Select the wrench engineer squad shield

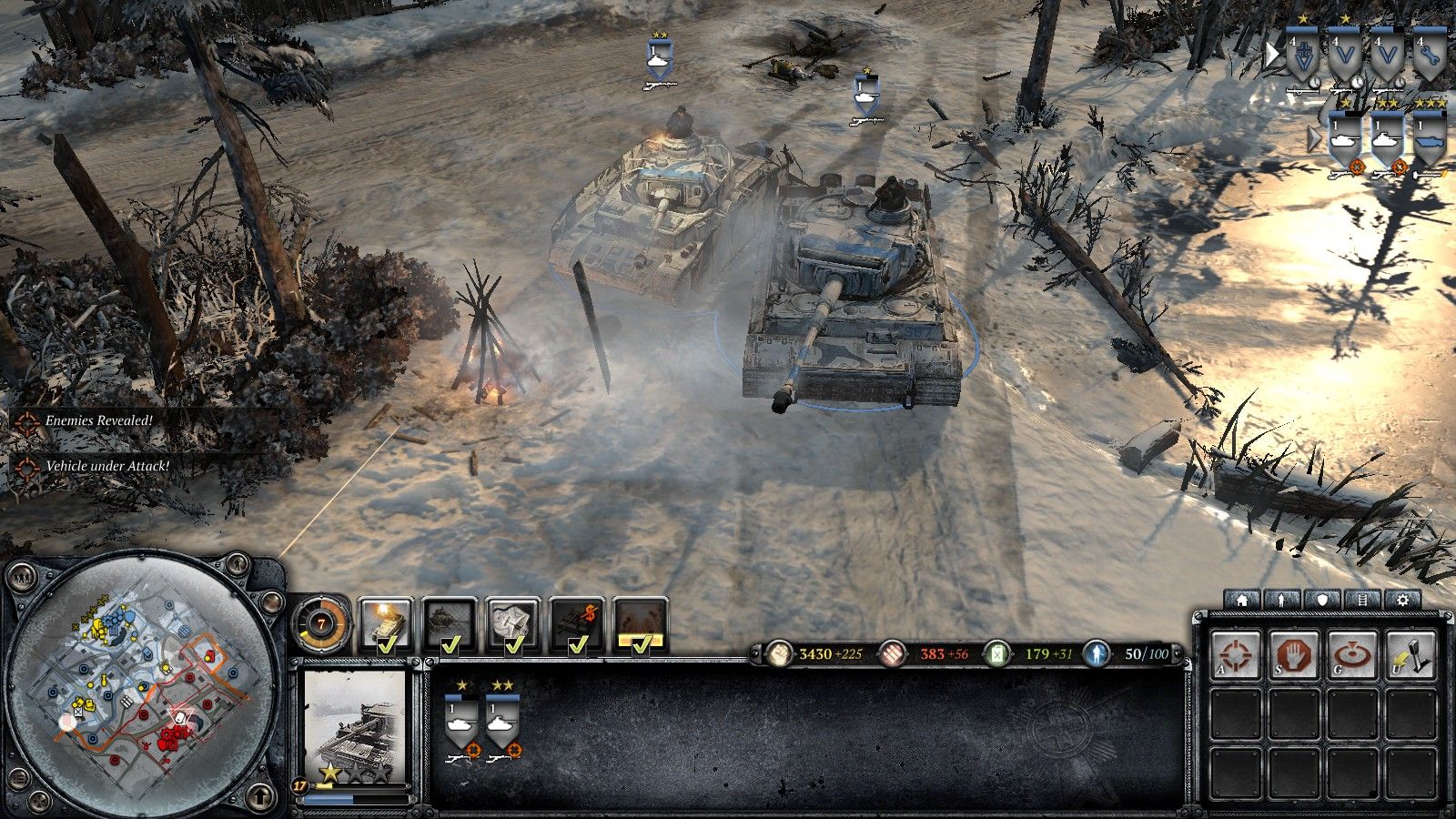tap(1431, 56)
